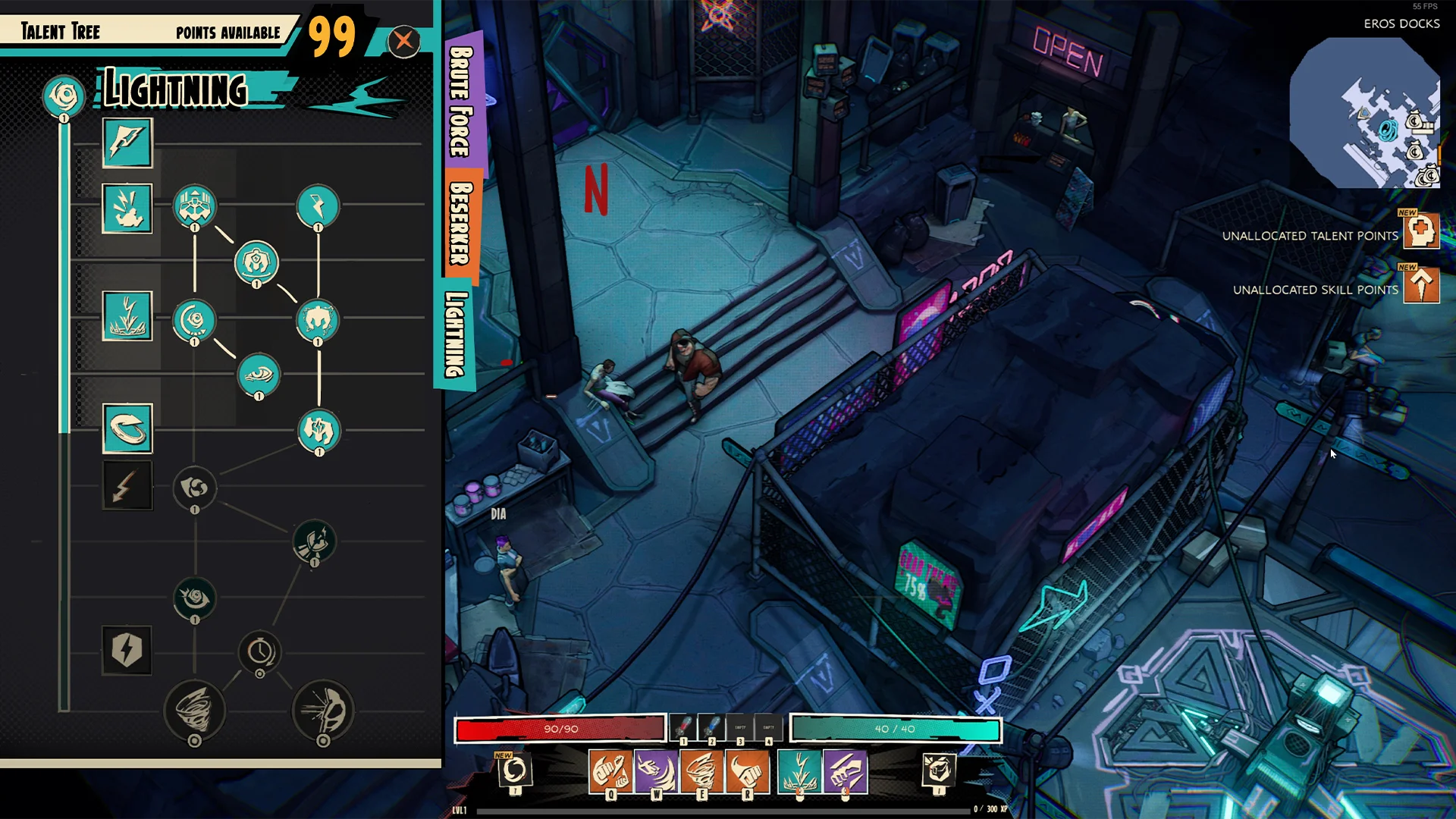
Task: Open Unallocated Talent Points notification
Action: (x=1421, y=231)
